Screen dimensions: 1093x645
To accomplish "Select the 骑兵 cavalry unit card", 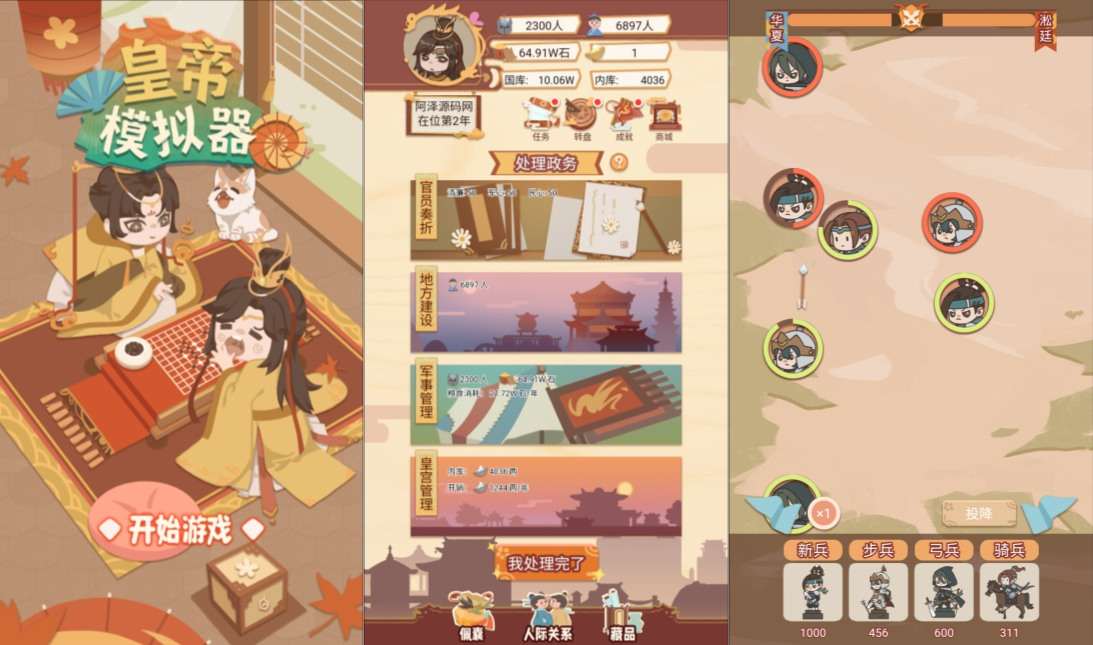I will click(1009, 591).
